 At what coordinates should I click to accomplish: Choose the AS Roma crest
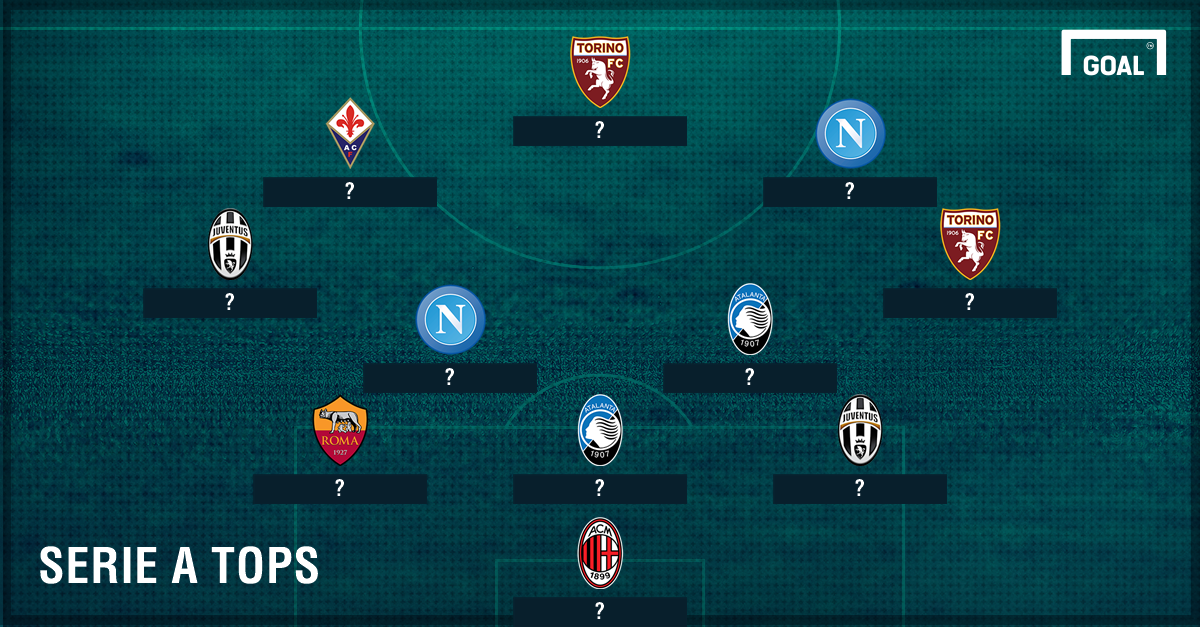point(340,431)
